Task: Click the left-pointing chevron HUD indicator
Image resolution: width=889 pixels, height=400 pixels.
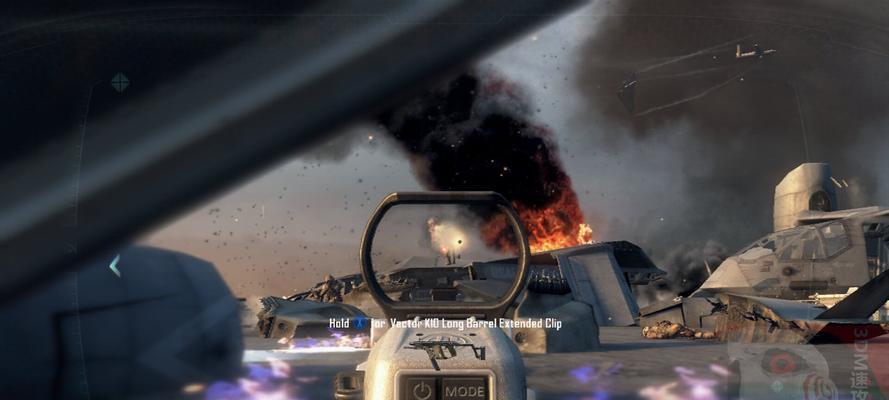Action: 115,266
